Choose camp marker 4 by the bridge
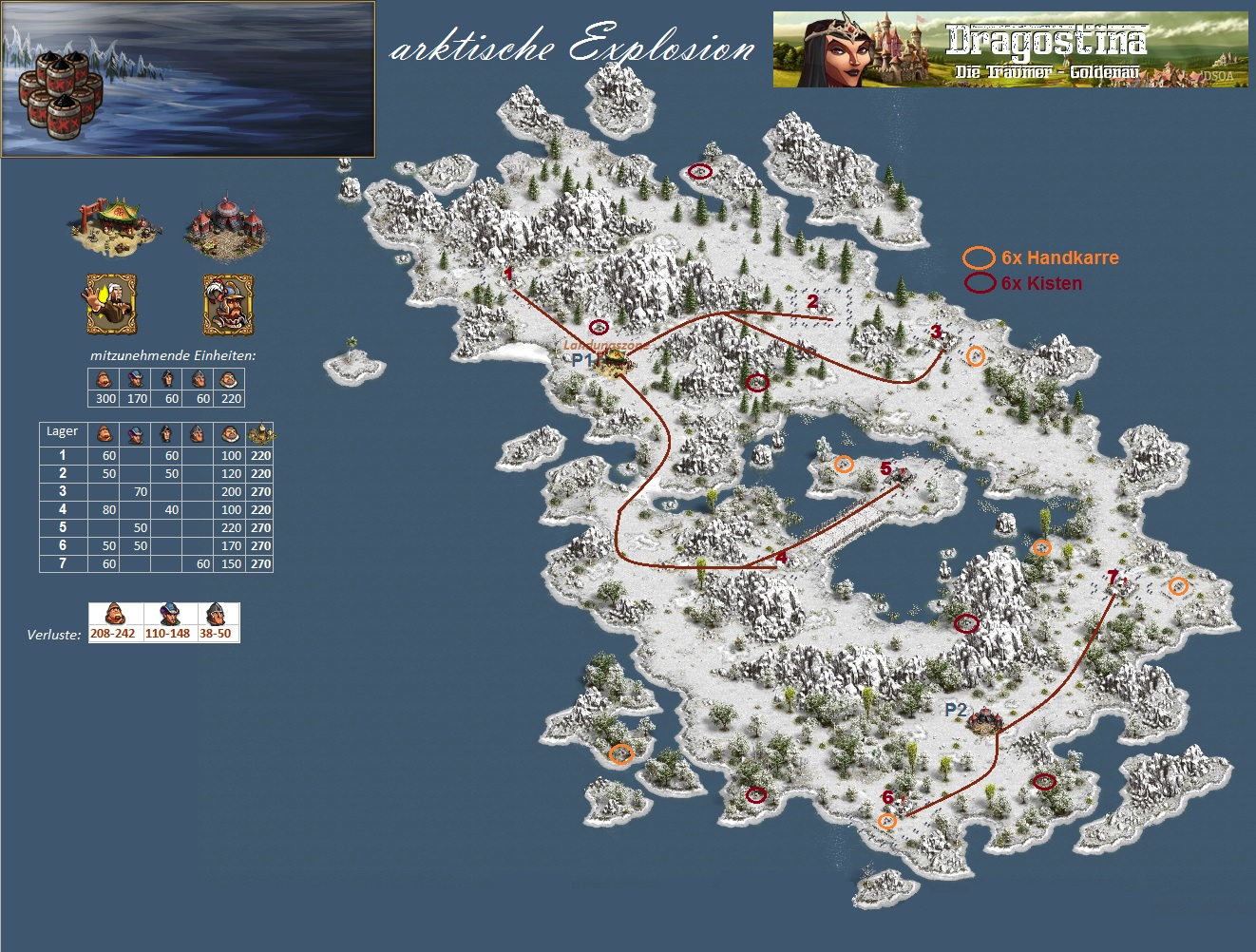This screenshot has height=952, width=1256. [781, 558]
